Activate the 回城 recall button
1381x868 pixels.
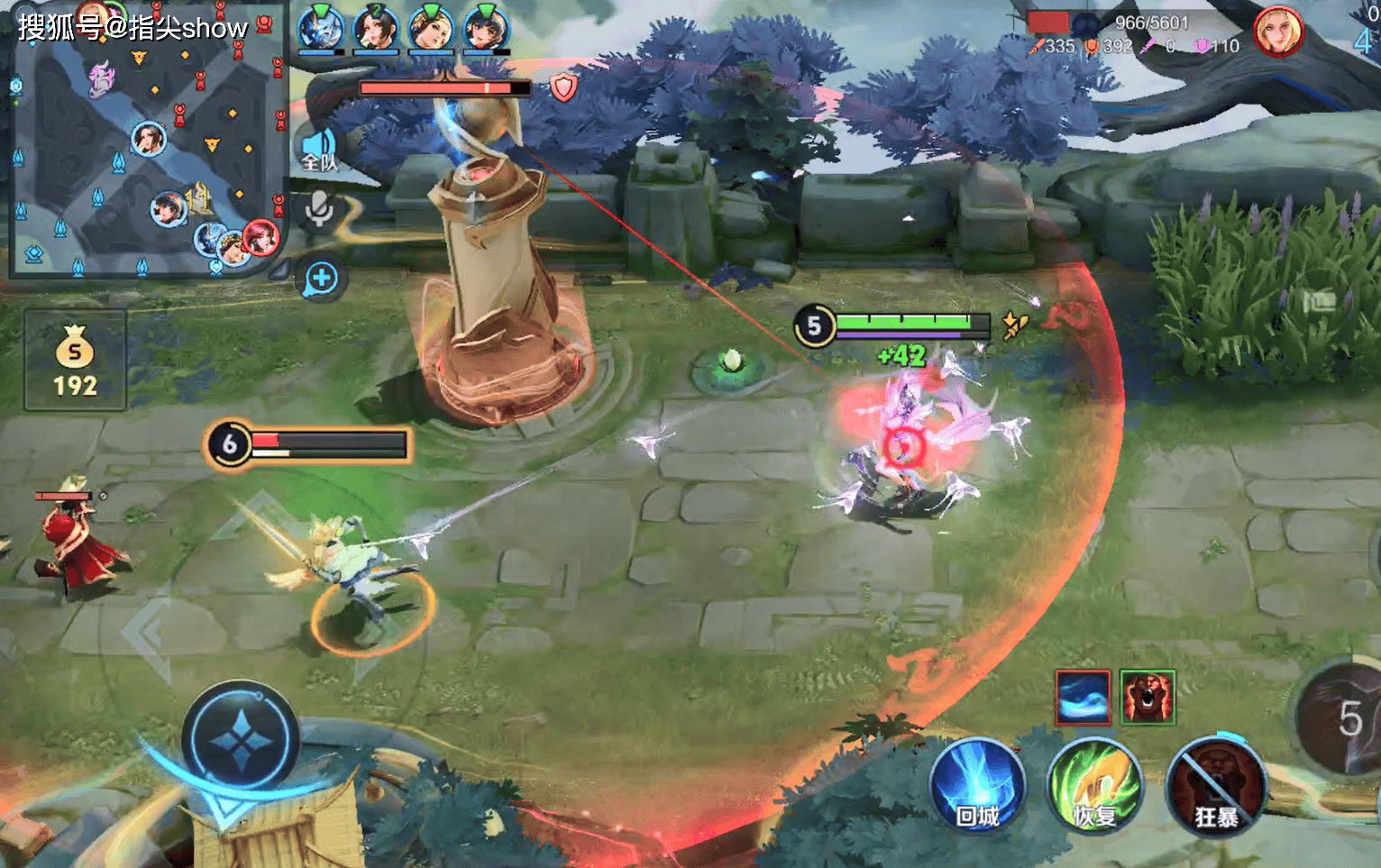[977, 784]
